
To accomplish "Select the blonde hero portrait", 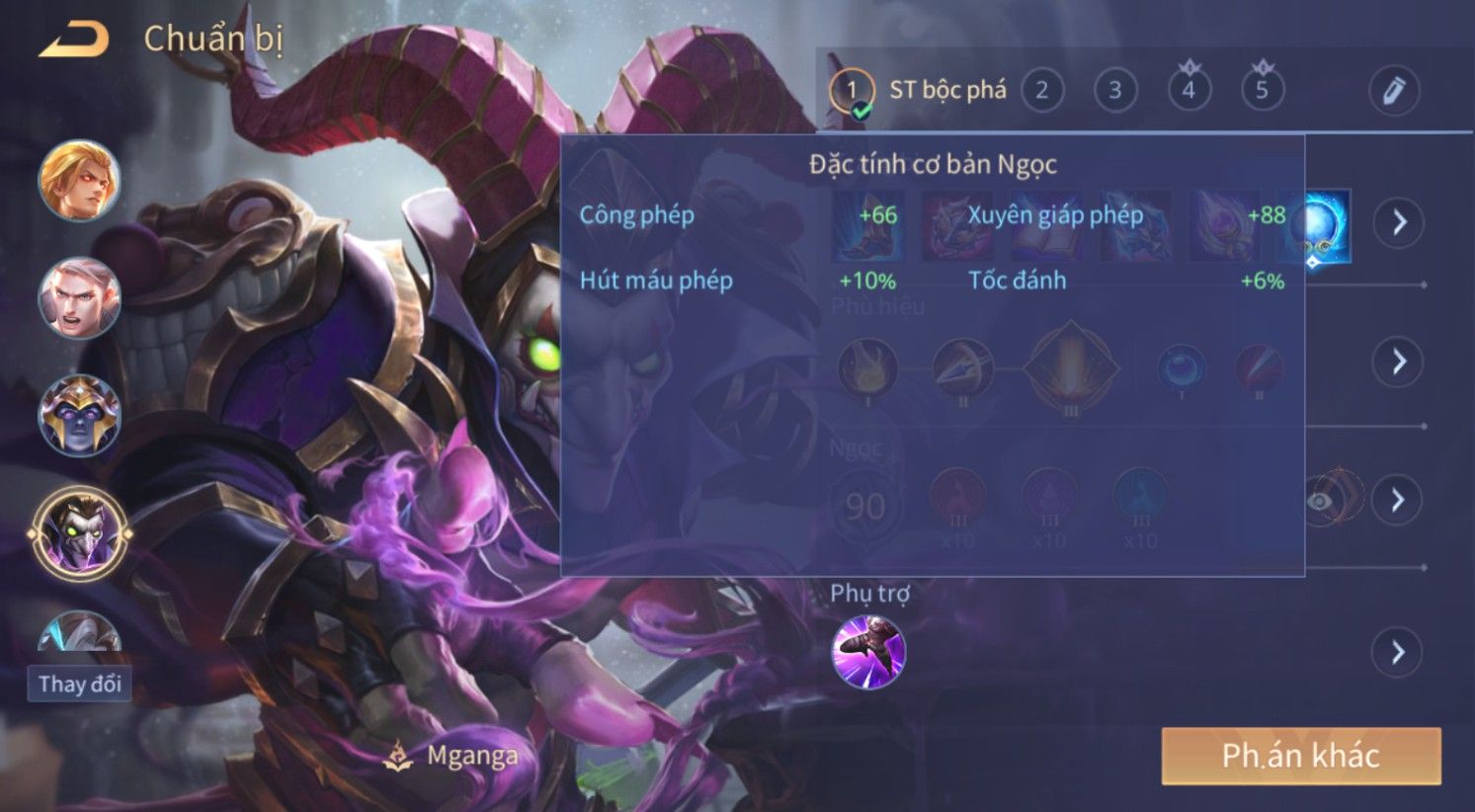I will pos(79,181).
